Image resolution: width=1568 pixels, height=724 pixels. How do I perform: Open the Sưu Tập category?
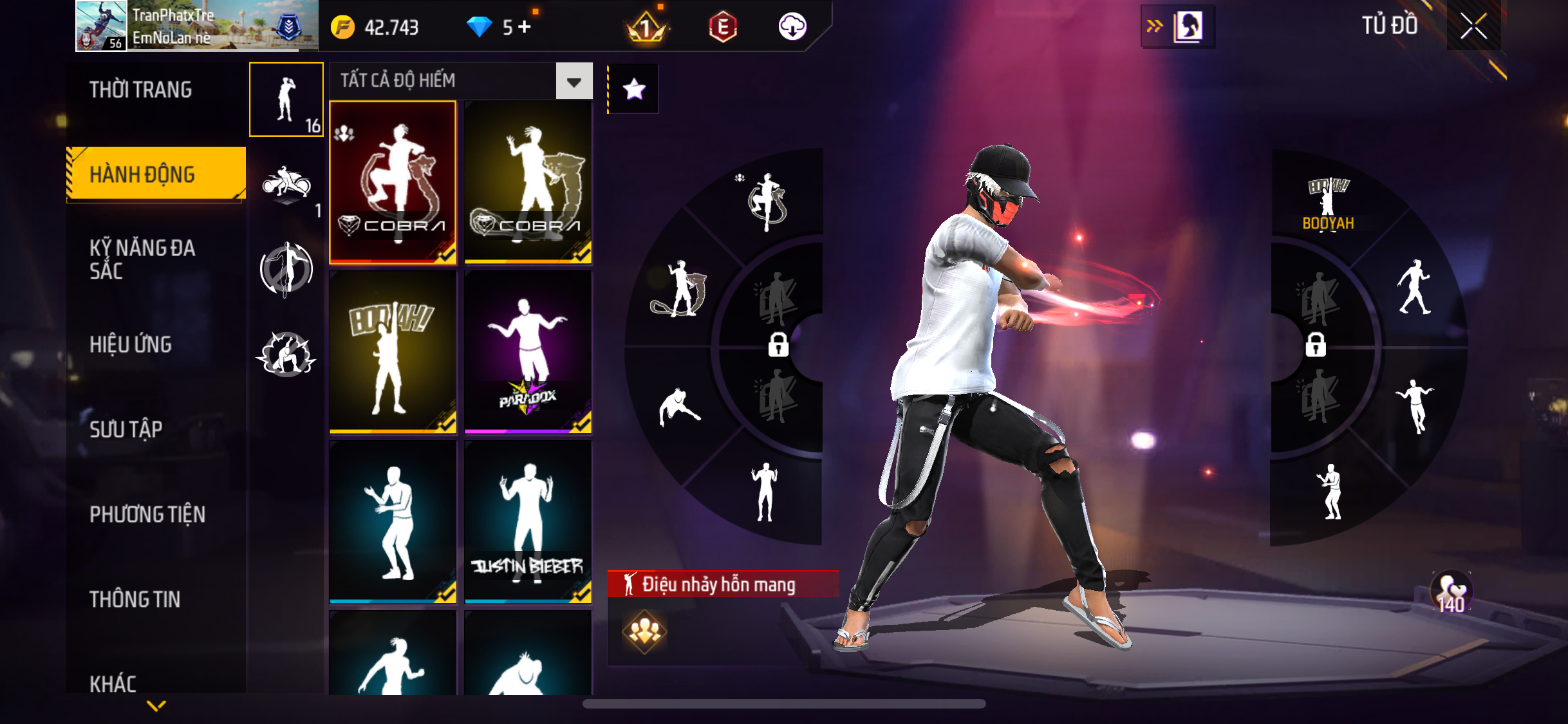tap(126, 429)
